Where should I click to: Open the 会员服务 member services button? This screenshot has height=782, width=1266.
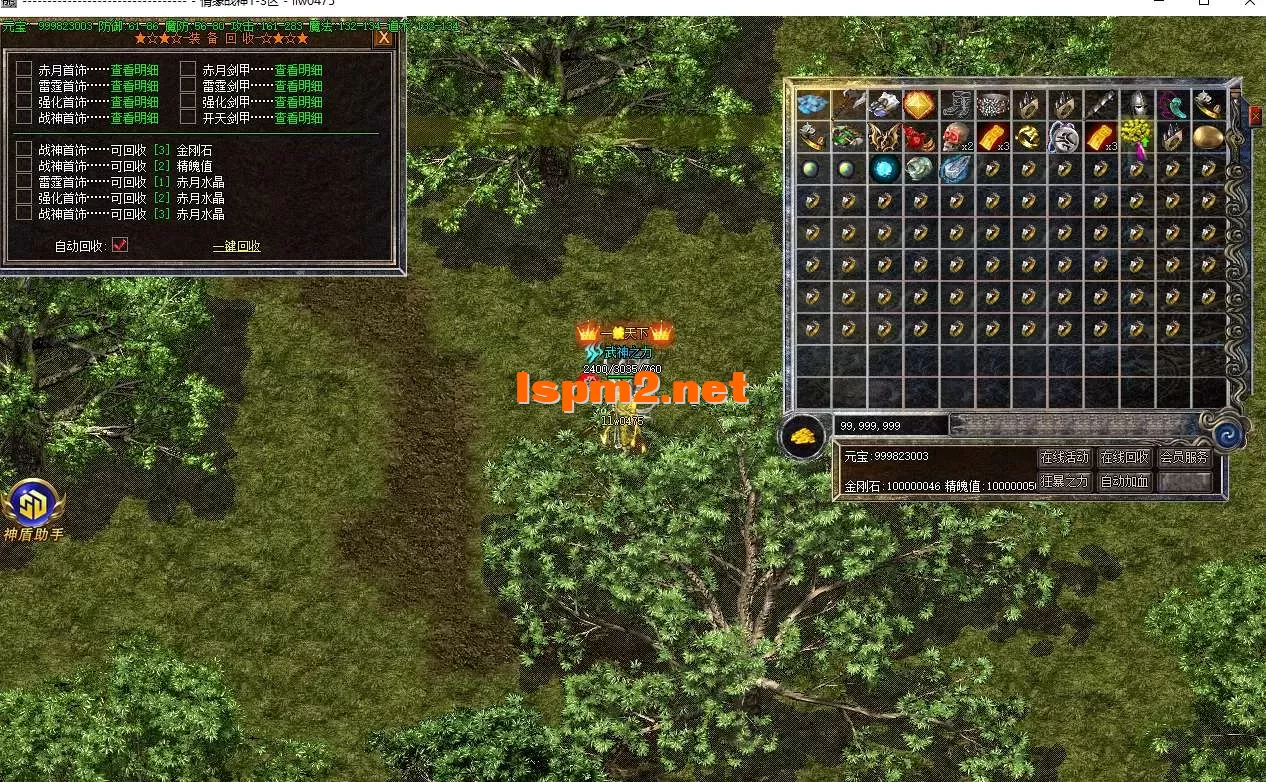point(1185,458)
